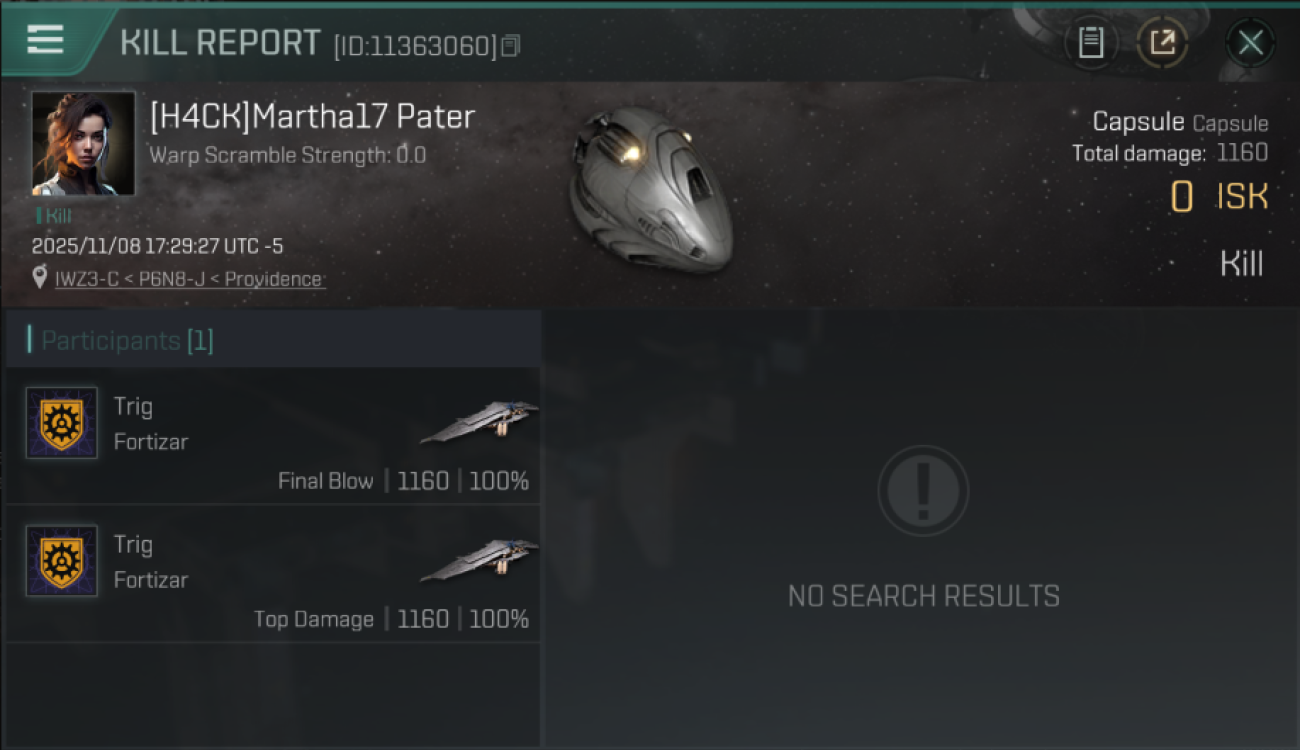Close the kill report window
This screenshot has height=750, width=1300.
click(x=1250, y=42)
